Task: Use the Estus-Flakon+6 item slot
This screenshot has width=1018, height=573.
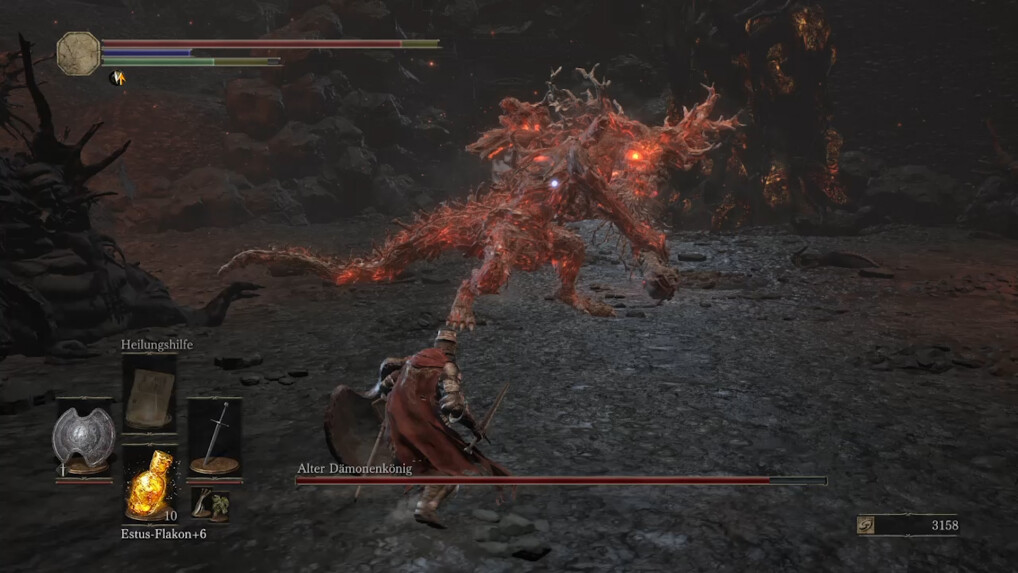Action: [149, 484]
